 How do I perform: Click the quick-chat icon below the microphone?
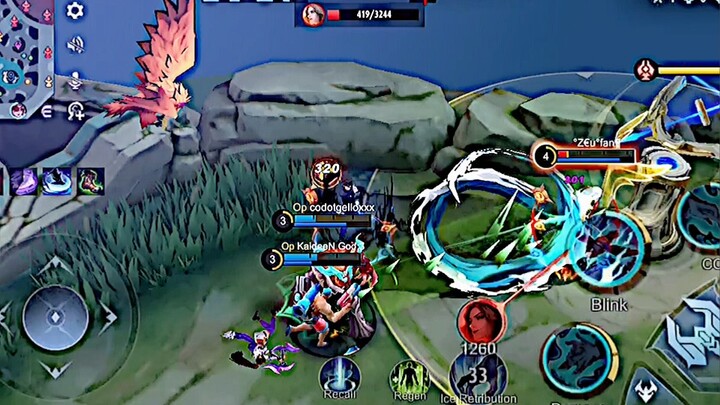tap(76, 111)
